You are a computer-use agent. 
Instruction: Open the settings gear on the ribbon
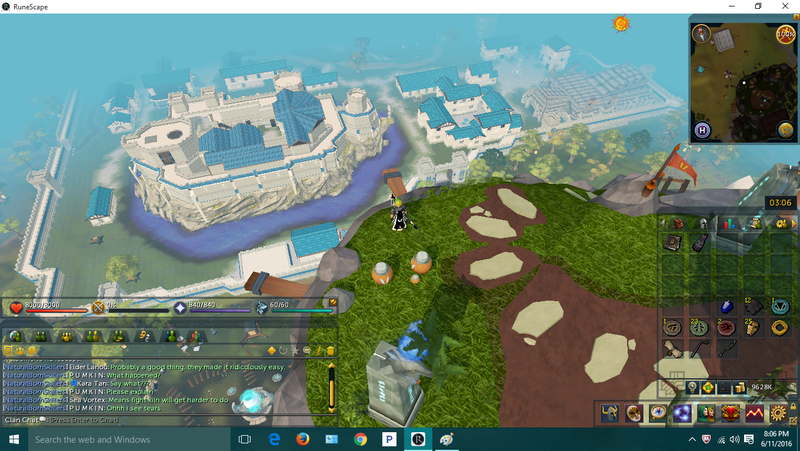[779, 412]
